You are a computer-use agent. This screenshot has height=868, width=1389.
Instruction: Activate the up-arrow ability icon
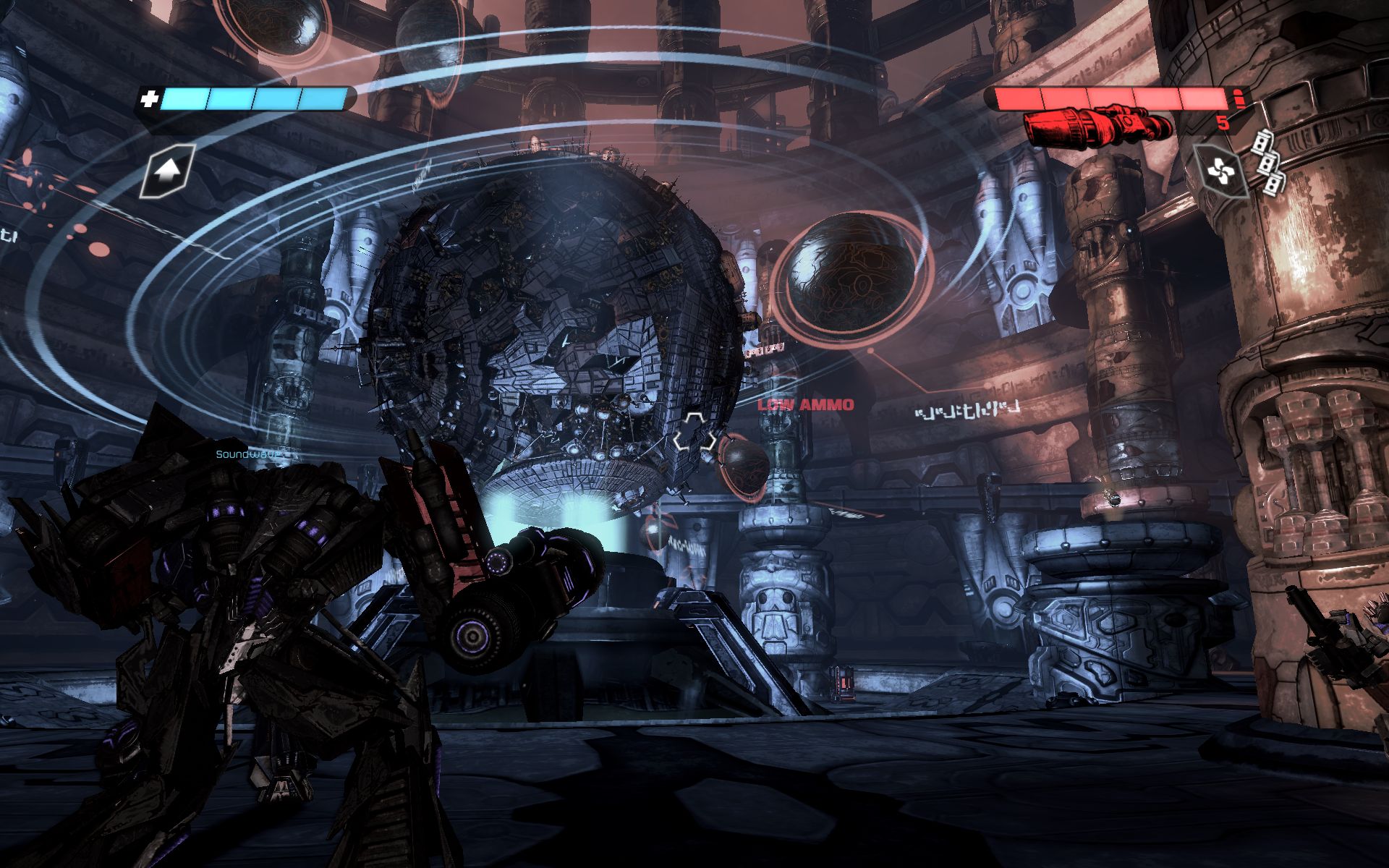point(168,171)
